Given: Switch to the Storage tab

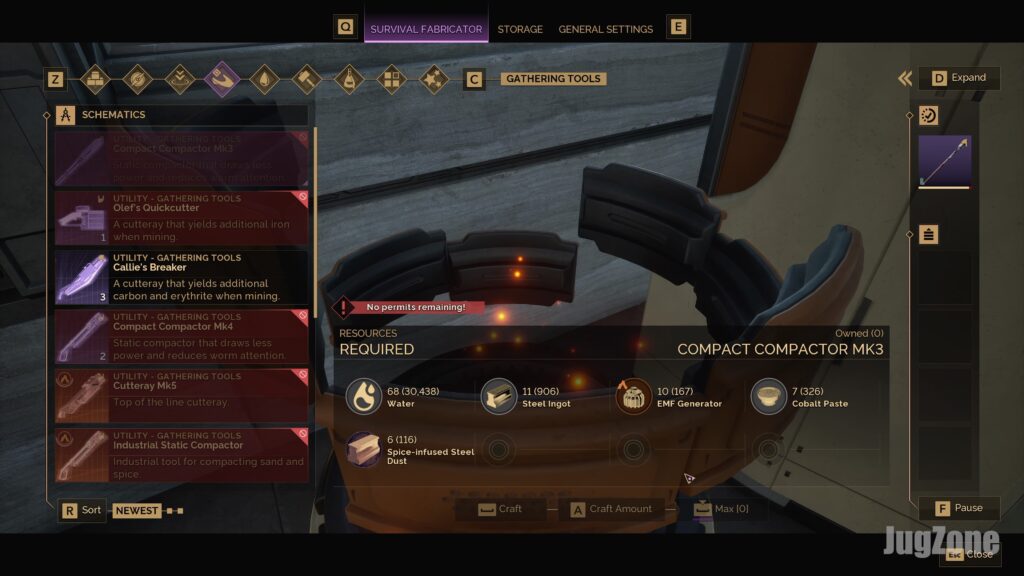Looking at the screenshot, I should [x=520, y=29].
